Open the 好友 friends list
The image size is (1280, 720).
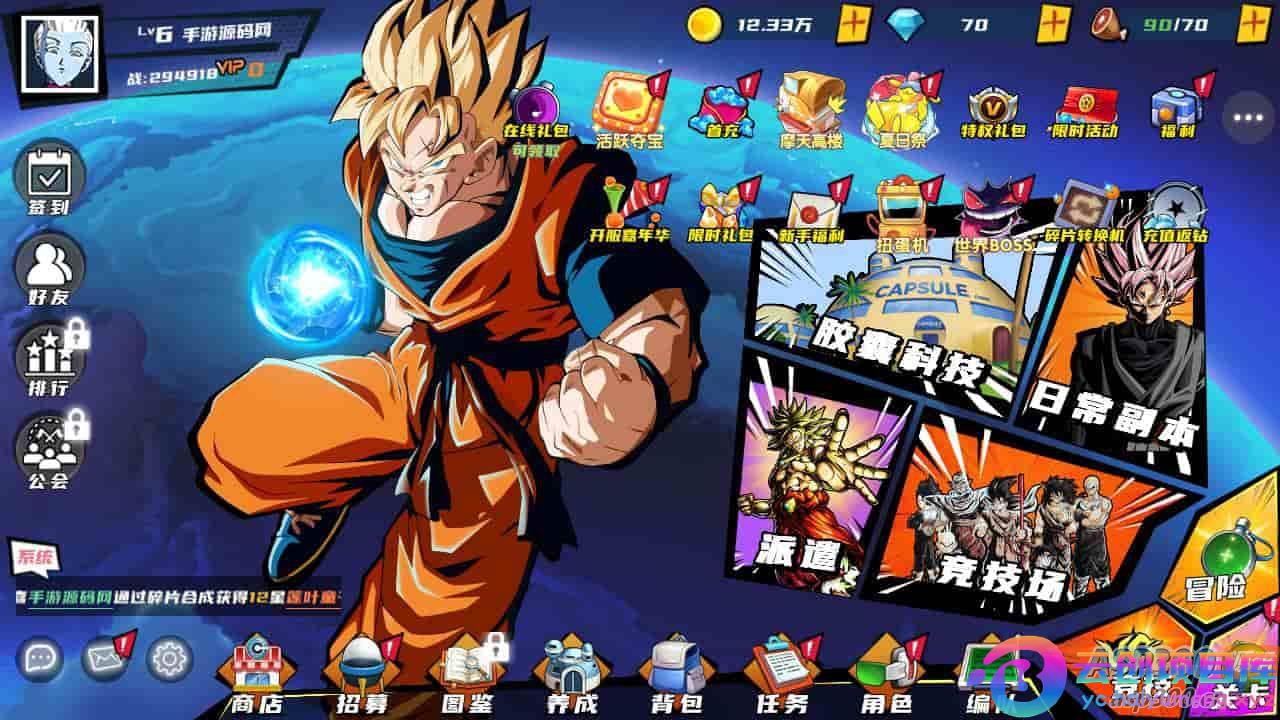click(x=48, y=268)
